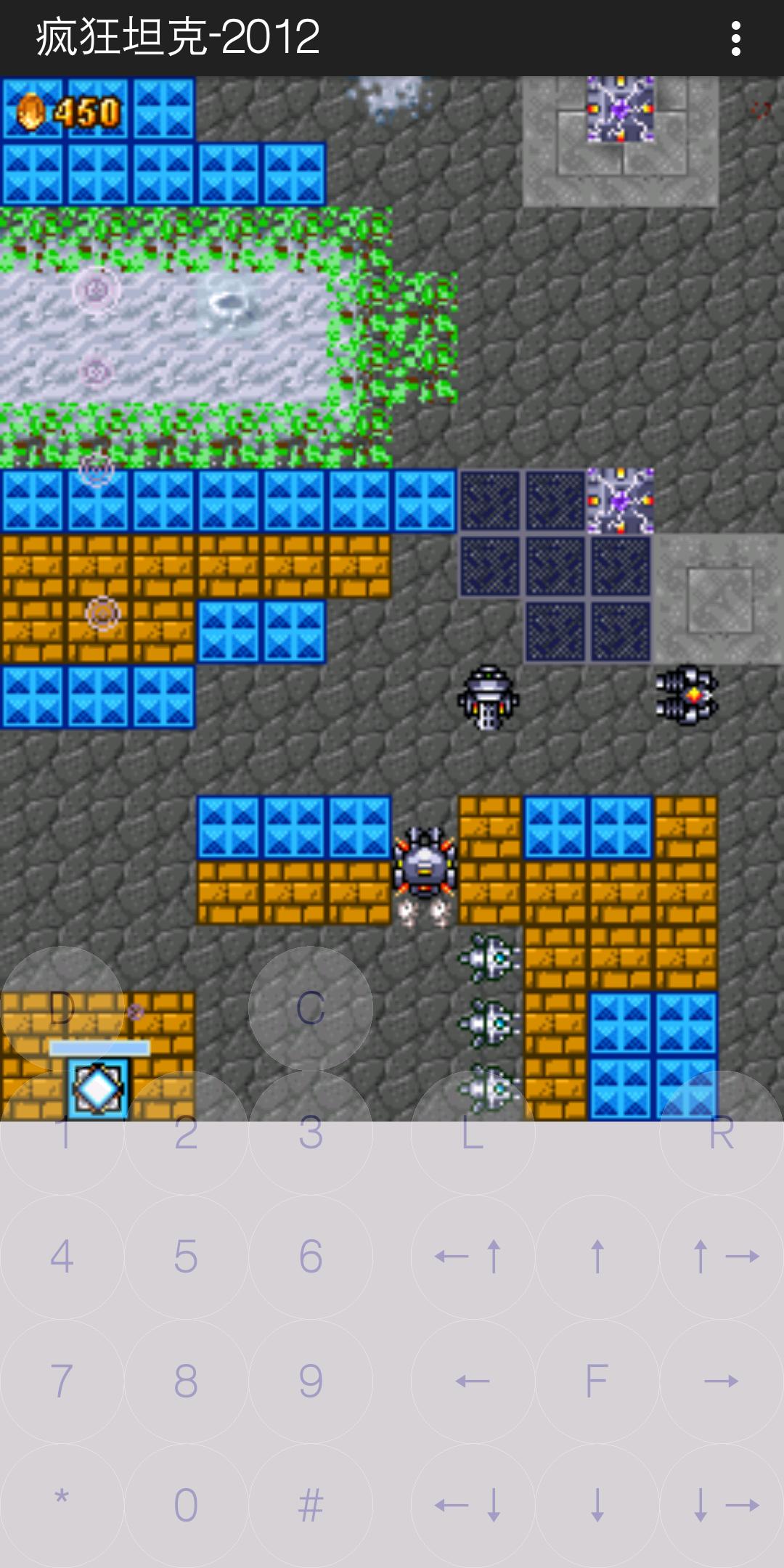Steer right with the right arrow
This screenshot has width=784, height=1568.
click(x=721, y=1381)
